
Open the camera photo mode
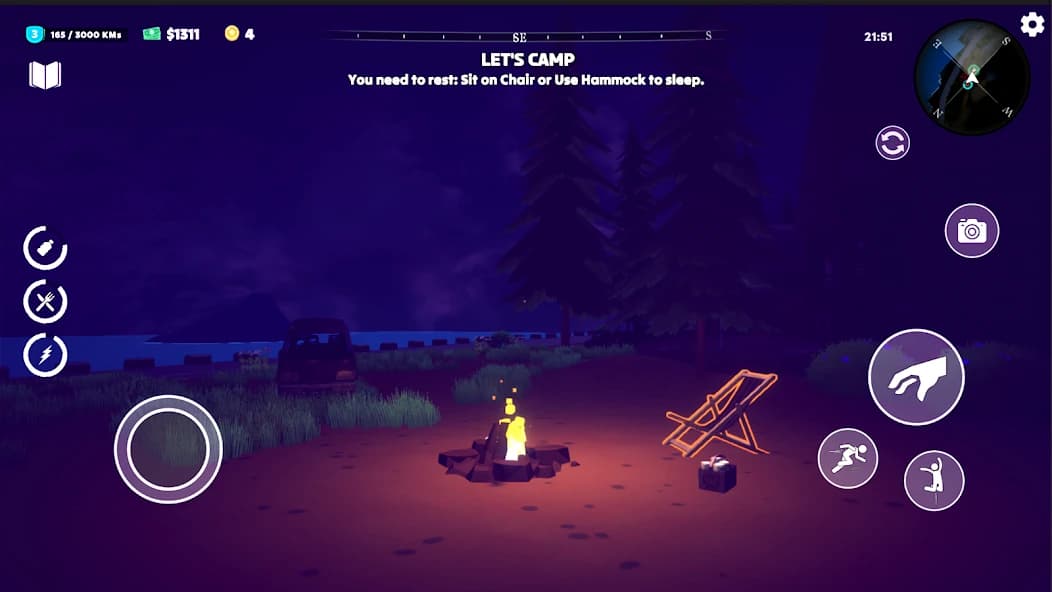971,231
